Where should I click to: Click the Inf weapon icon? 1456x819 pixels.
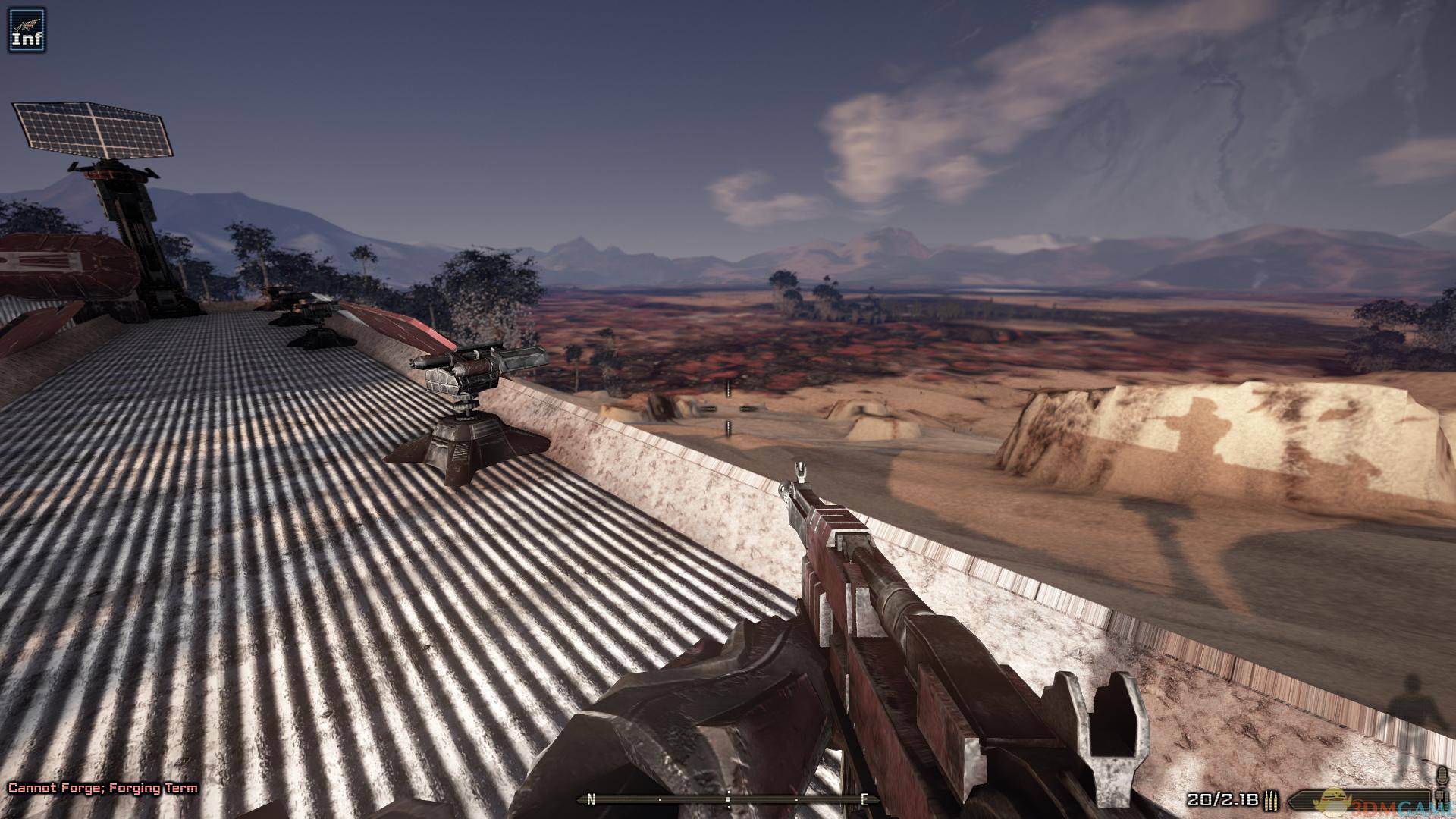point(27,30)
